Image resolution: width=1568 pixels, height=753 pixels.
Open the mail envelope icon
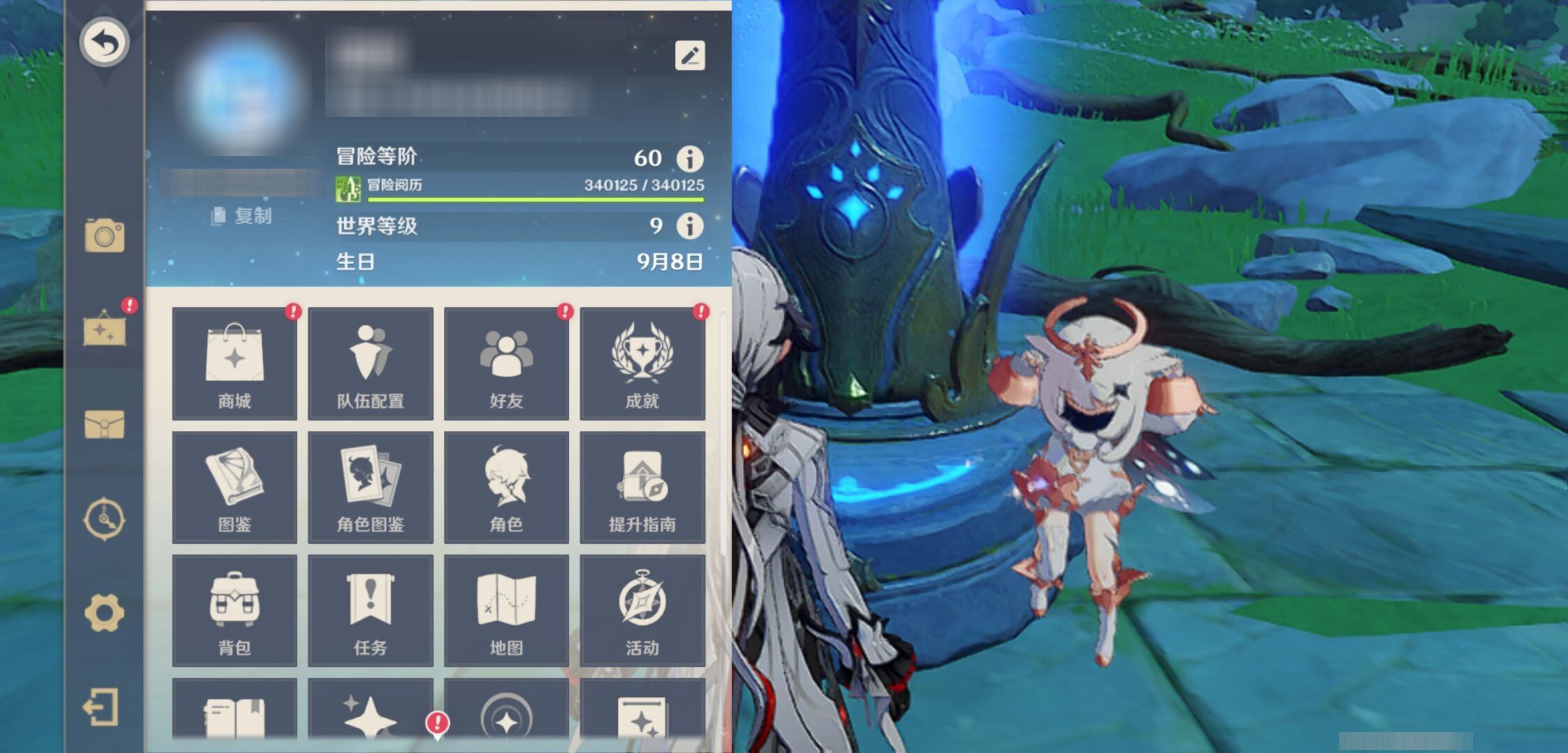tap(105, 424)
